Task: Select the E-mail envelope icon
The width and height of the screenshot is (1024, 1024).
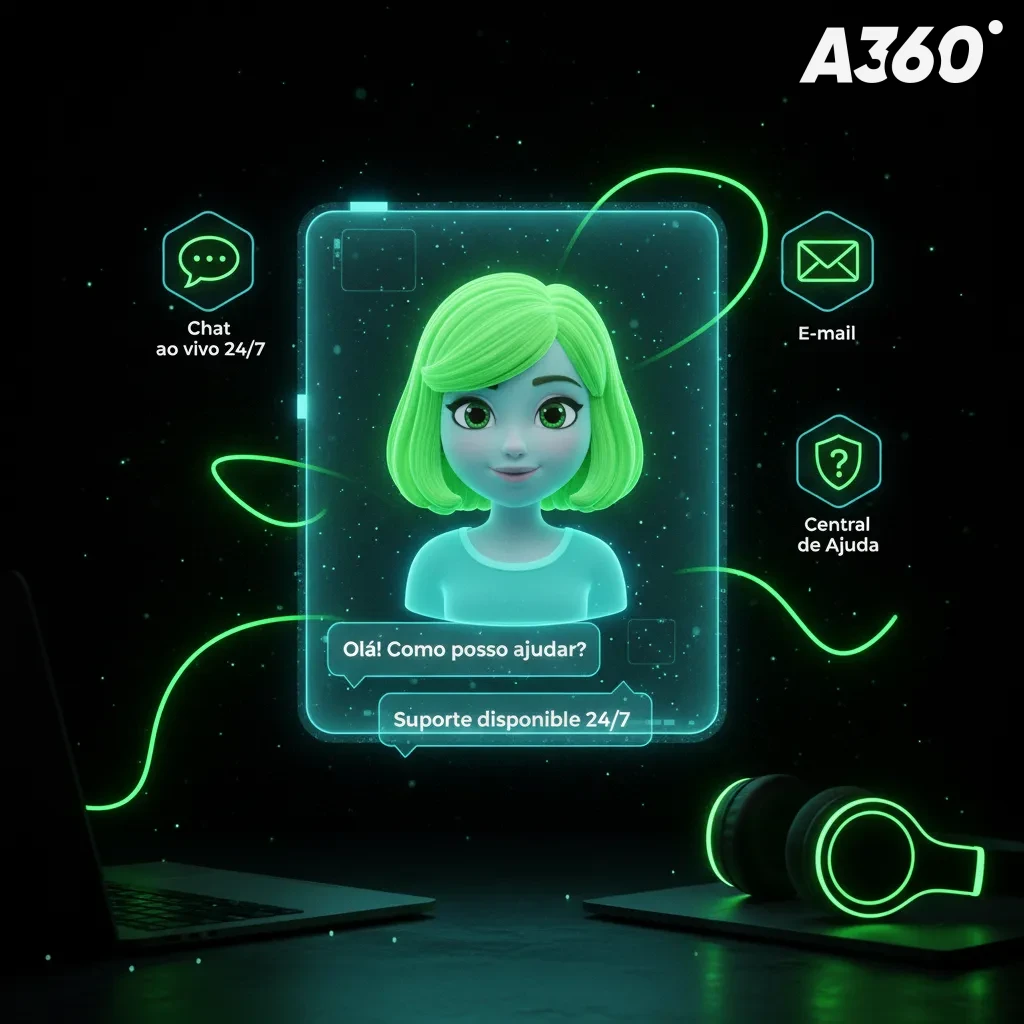Action: coord(826,261)
